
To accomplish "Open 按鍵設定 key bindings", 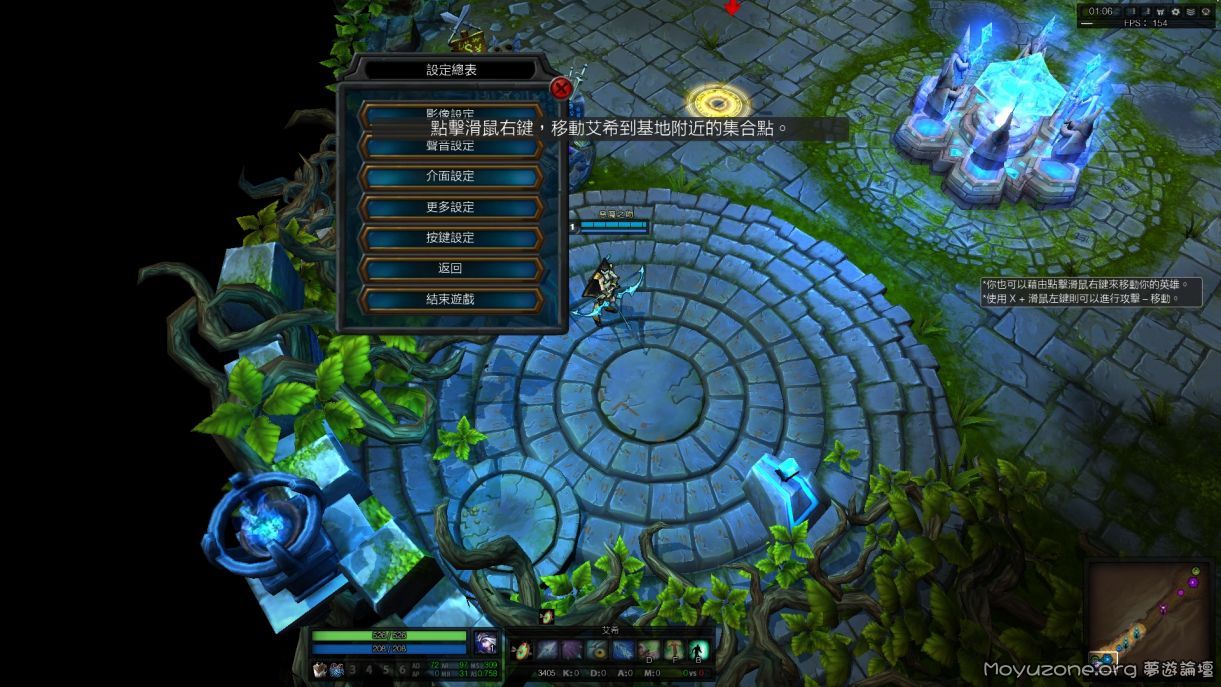I will (450, 238).
